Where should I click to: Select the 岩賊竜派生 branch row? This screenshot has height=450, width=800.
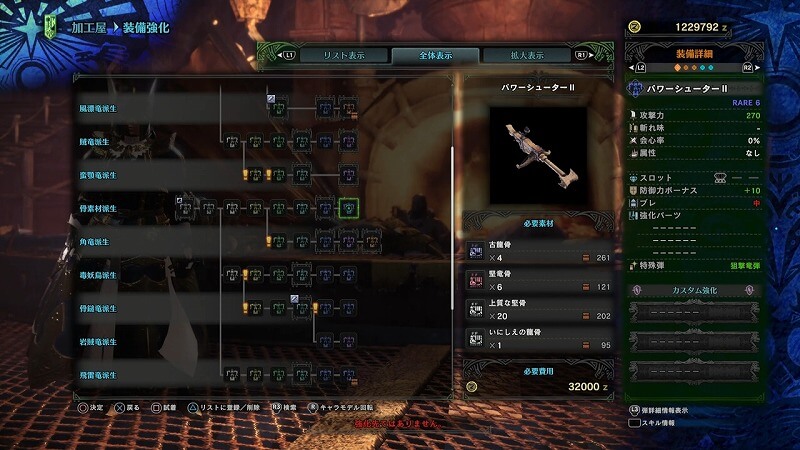[98, 342]
